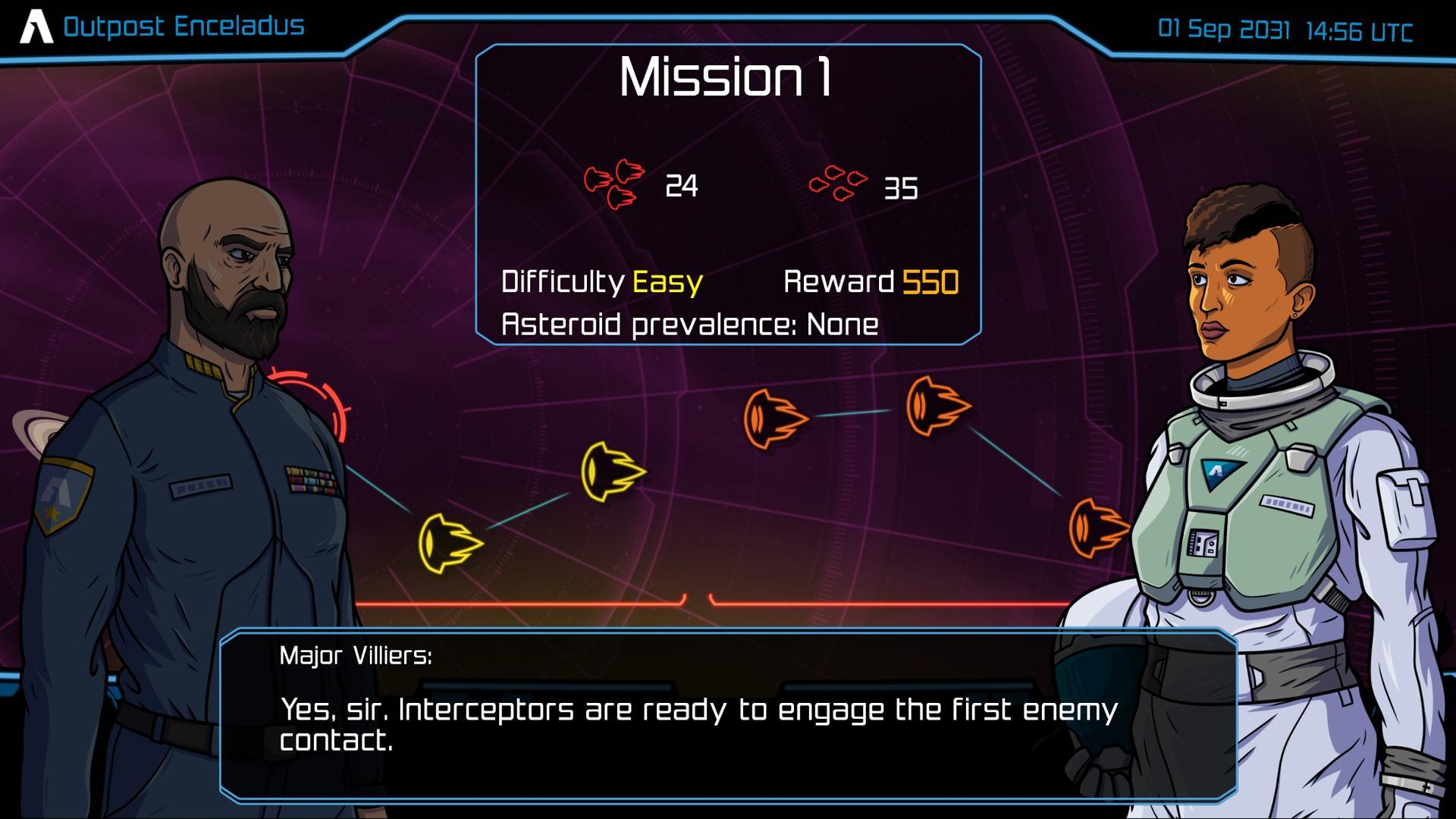Toggle the red targeting reticle near the Commander
Screen dimensions: 1456x819
click(318, 400)
